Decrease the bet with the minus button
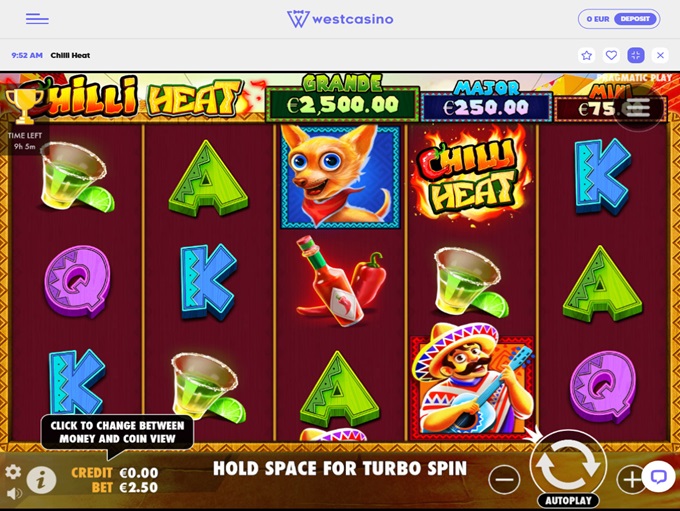680x511 pixels. tap(504, 480)
